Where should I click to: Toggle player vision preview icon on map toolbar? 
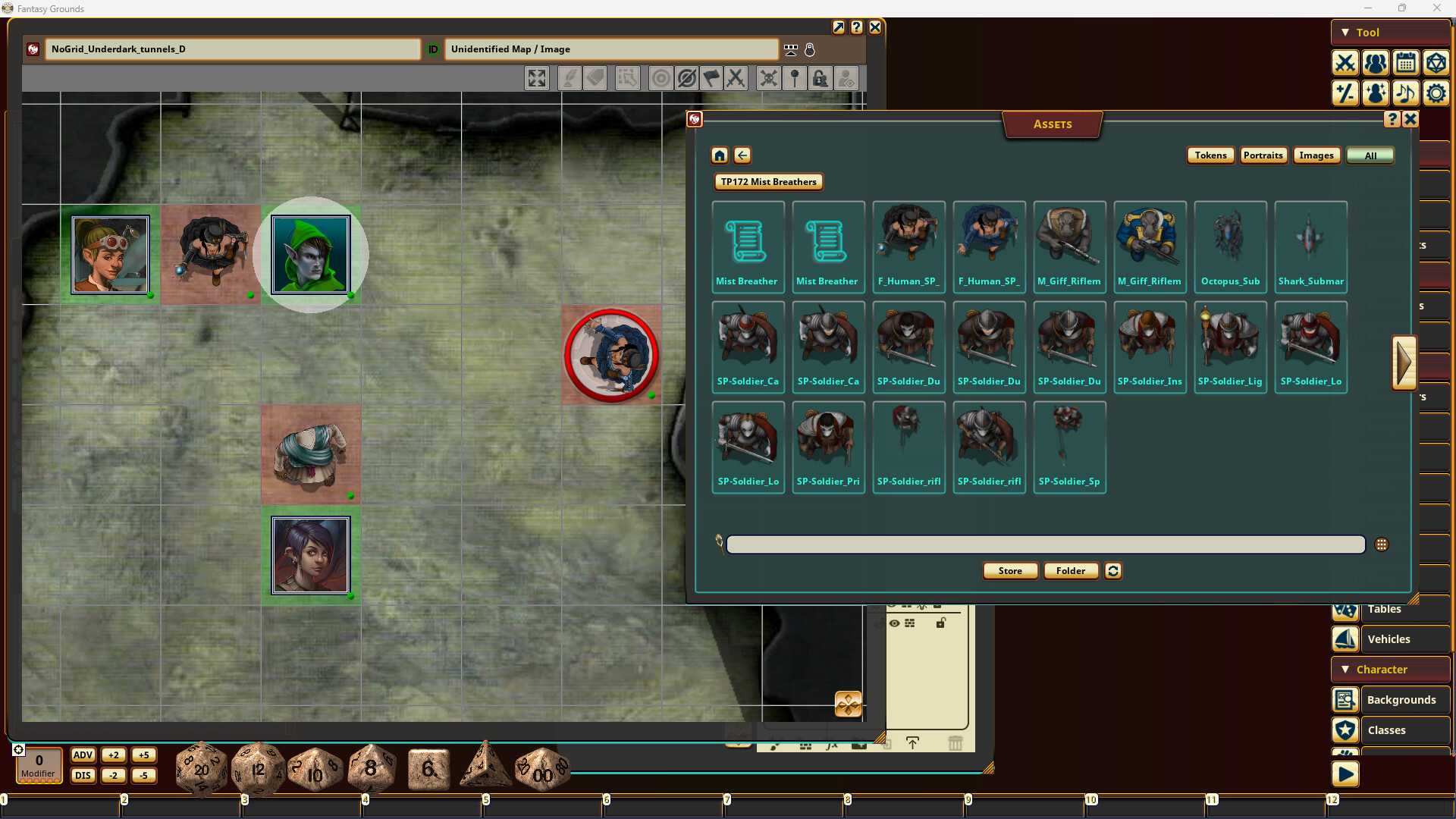[846, 78]
